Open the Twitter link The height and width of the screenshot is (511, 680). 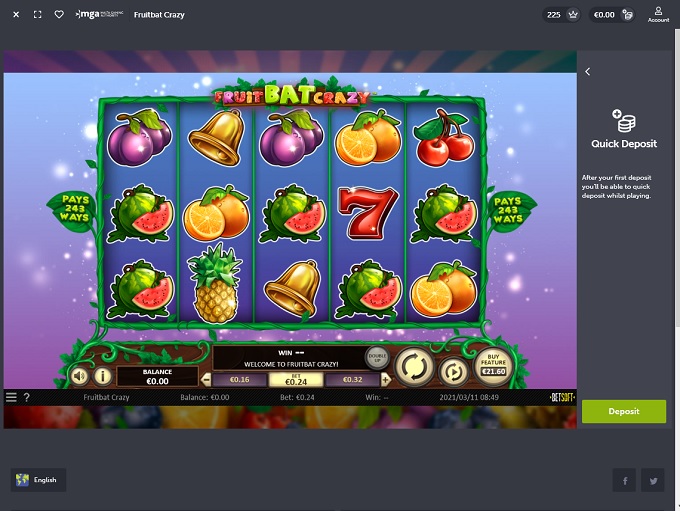(654, 481)
